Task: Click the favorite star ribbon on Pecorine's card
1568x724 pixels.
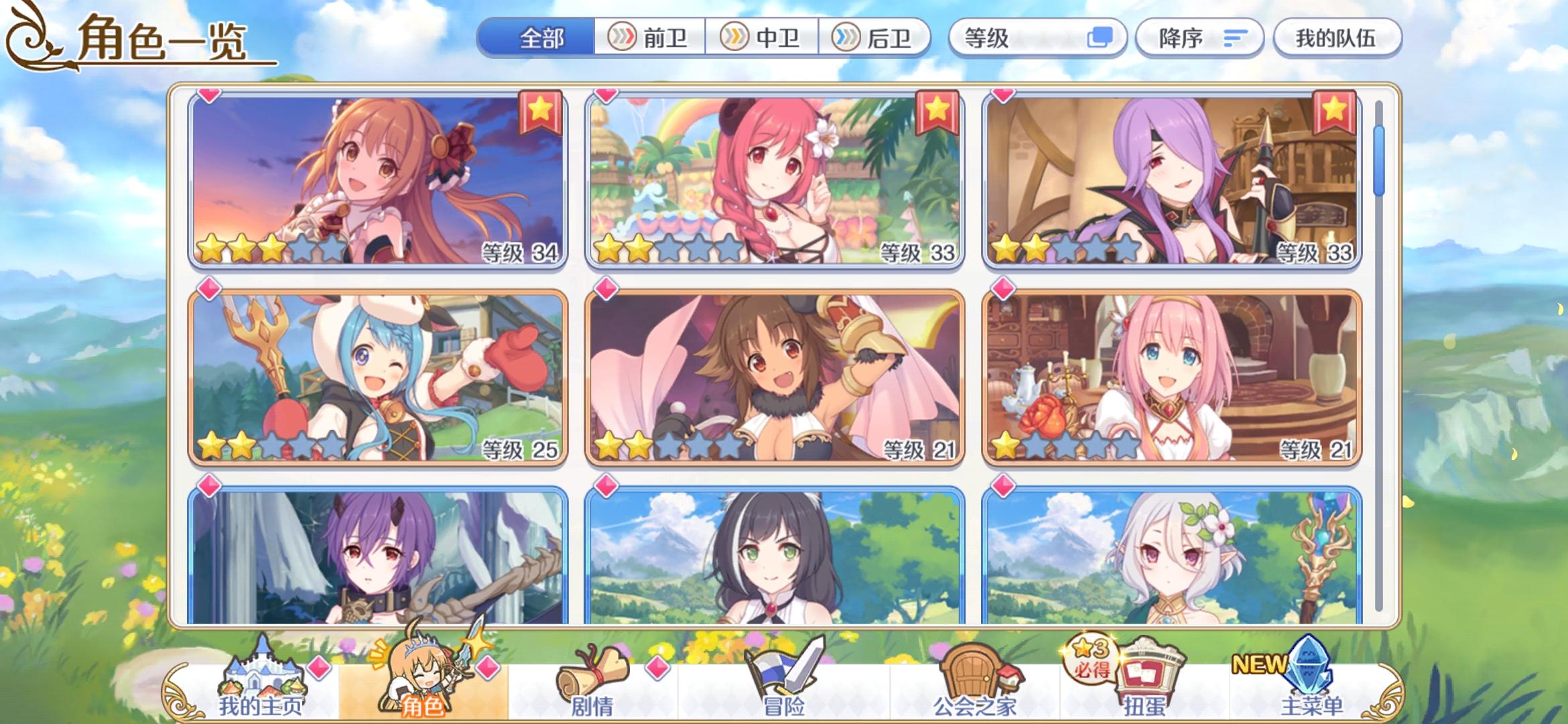Action: [x=540, y=113]
